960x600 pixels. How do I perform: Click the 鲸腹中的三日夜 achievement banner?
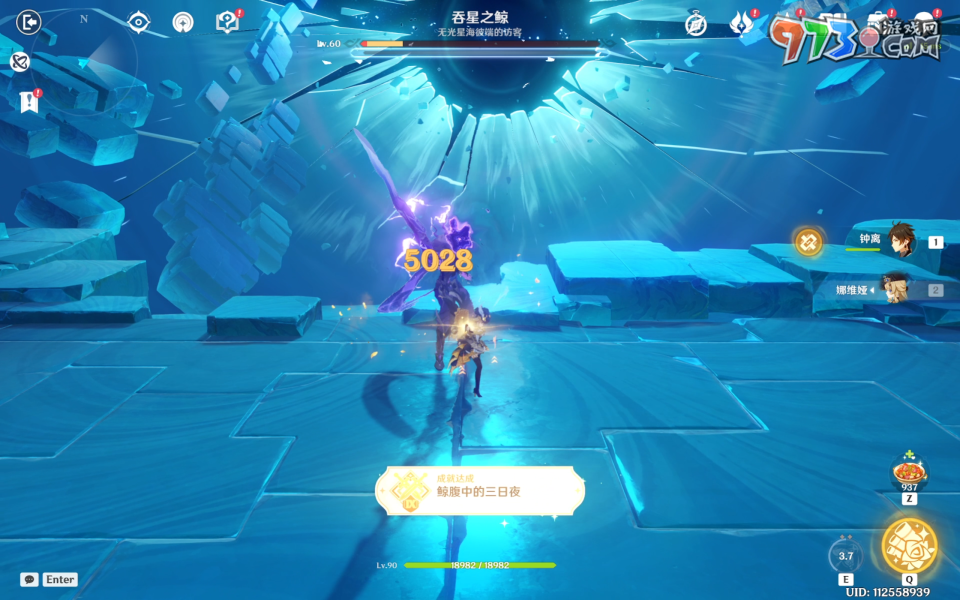(x=480, y=491)
